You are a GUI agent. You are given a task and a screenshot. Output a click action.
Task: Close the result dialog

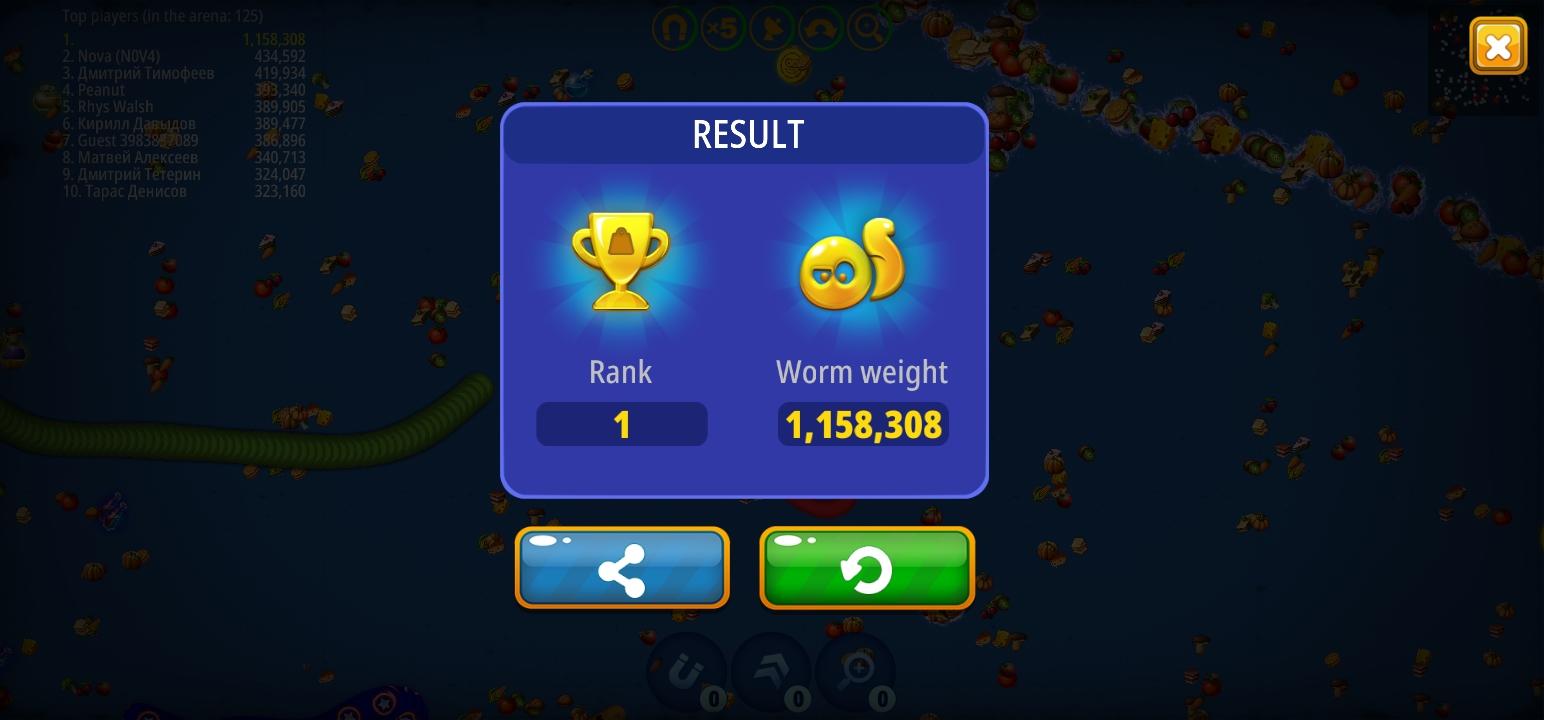coord(1498,45)
